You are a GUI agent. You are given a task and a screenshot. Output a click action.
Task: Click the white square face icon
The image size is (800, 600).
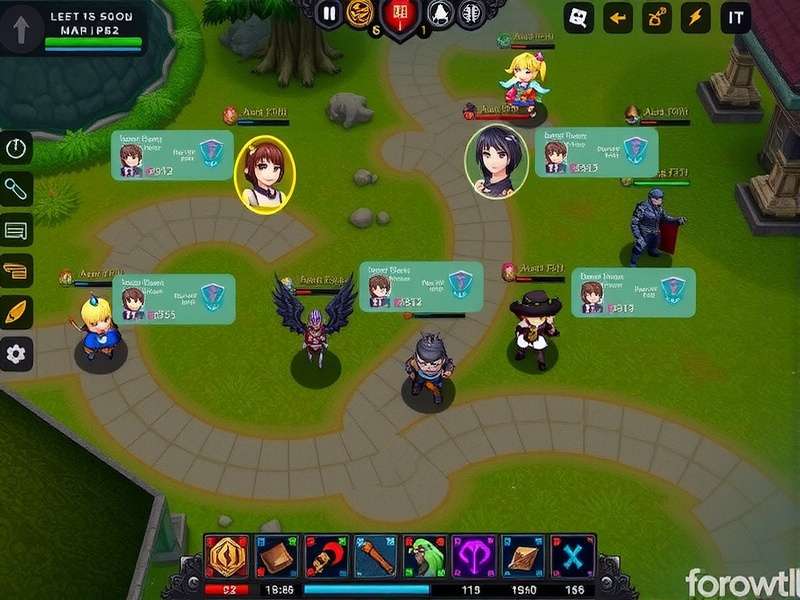click(x=579, y=17)
